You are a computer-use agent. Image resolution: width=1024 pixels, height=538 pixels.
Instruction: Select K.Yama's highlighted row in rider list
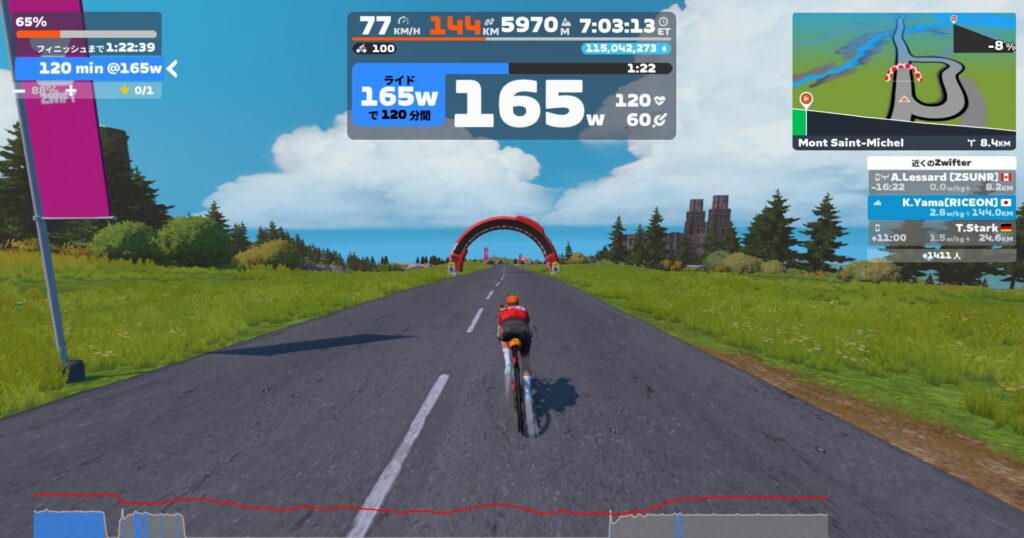coord(941,207)
